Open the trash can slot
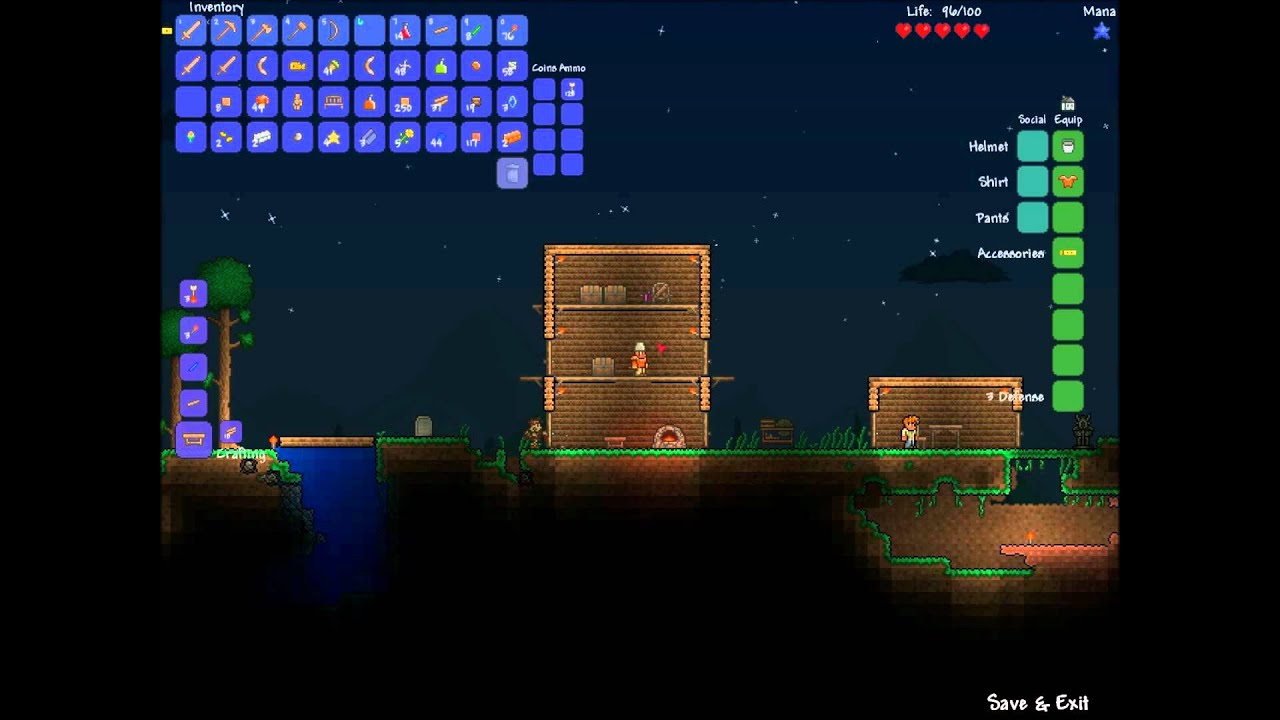The image size is (1280, 720). click(x=512, y=173)
